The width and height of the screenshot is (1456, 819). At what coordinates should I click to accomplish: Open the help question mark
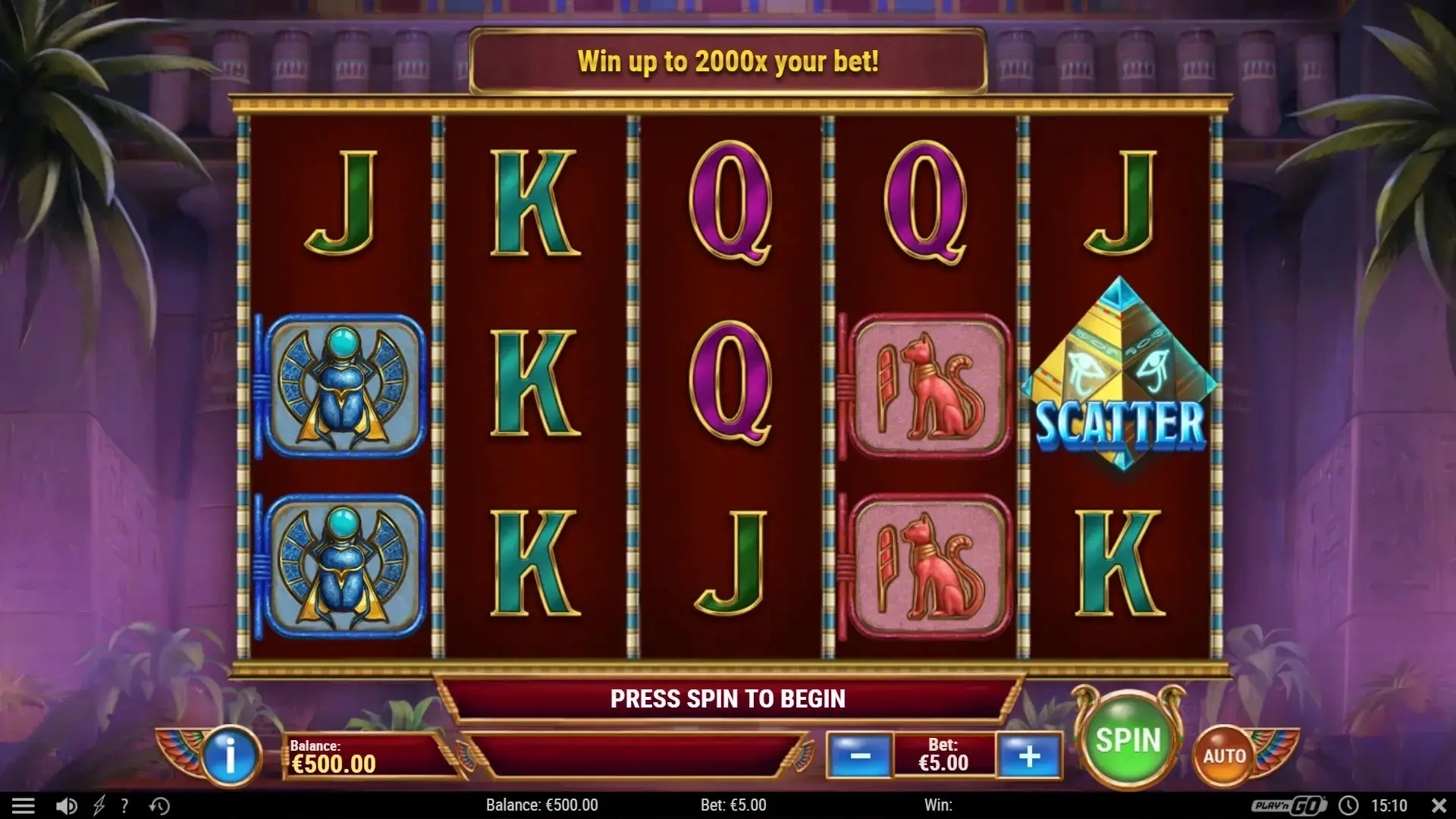[x=125, y=805]
